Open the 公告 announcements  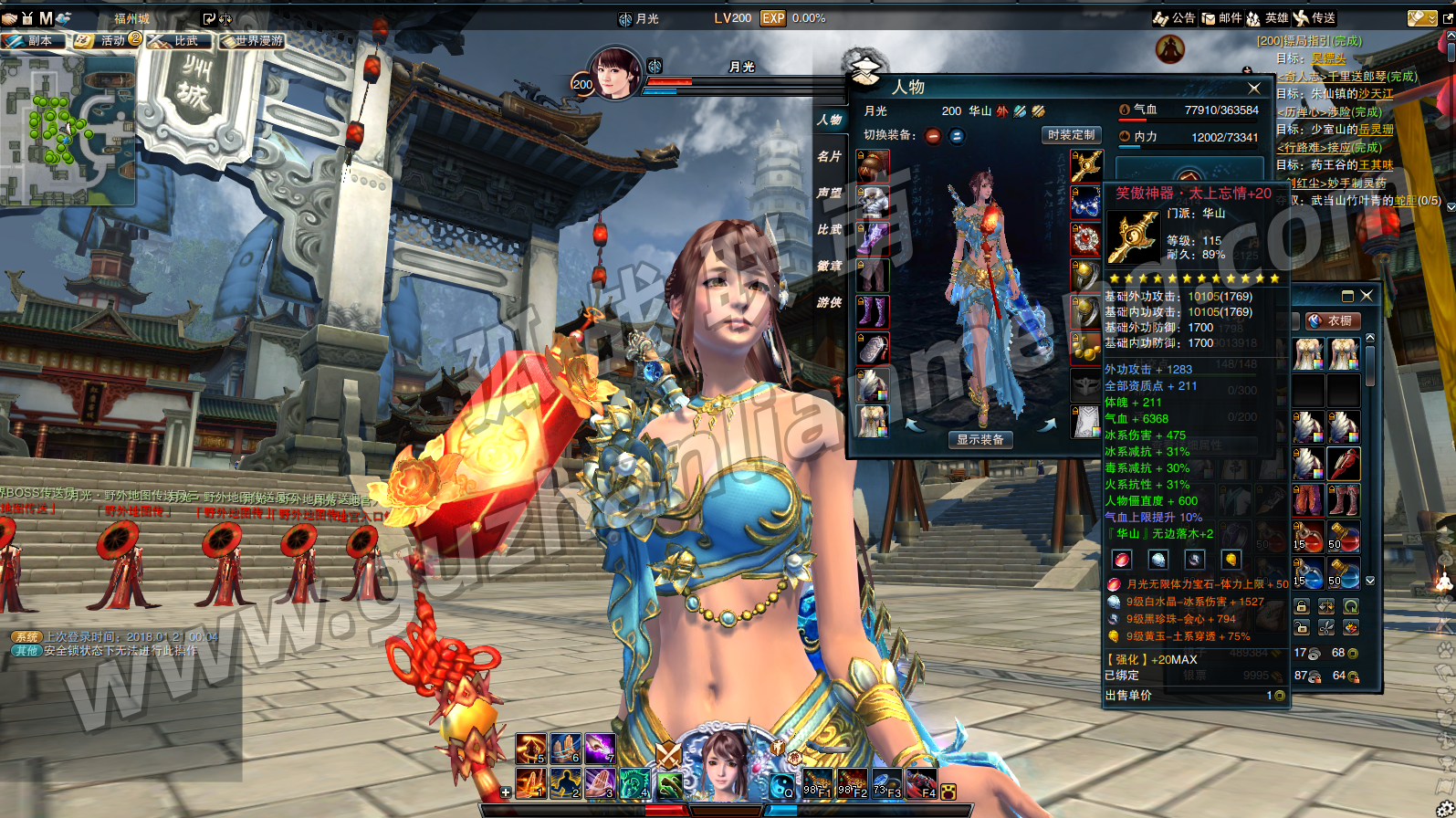point(1175,18)
